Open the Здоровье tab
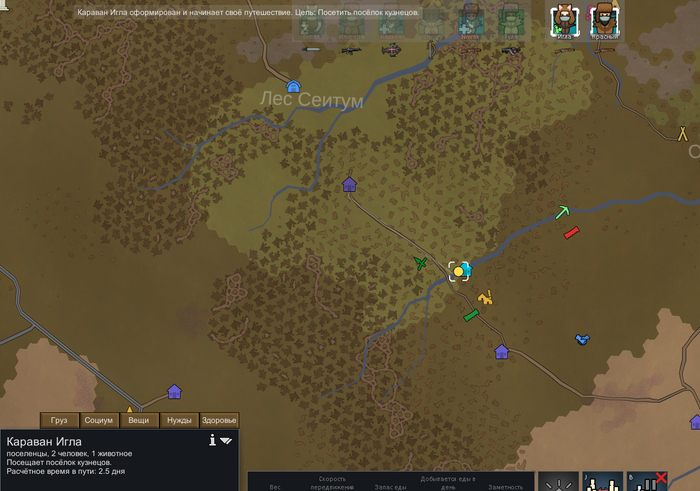Screen dimensions: 700x491 (x=219, y=420)
